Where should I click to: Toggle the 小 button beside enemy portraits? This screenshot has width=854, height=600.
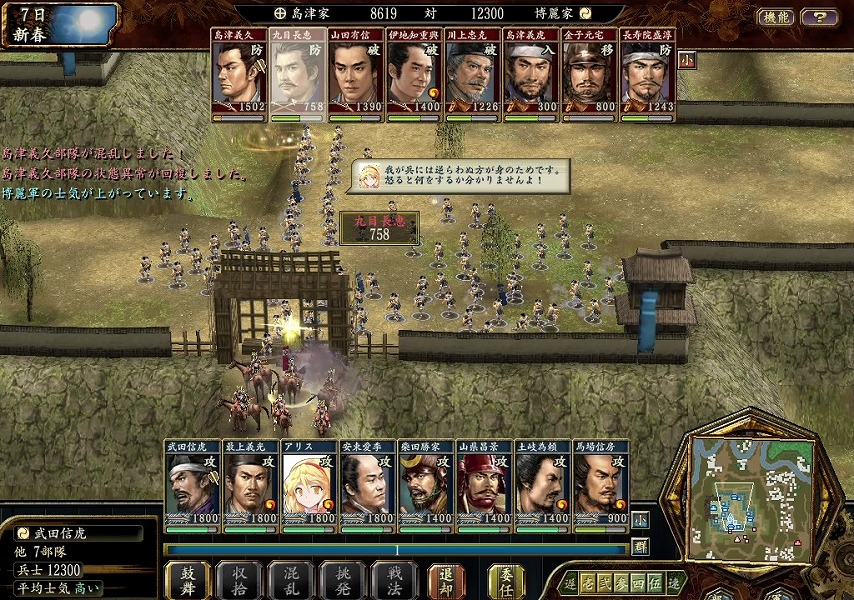[686, 59]
